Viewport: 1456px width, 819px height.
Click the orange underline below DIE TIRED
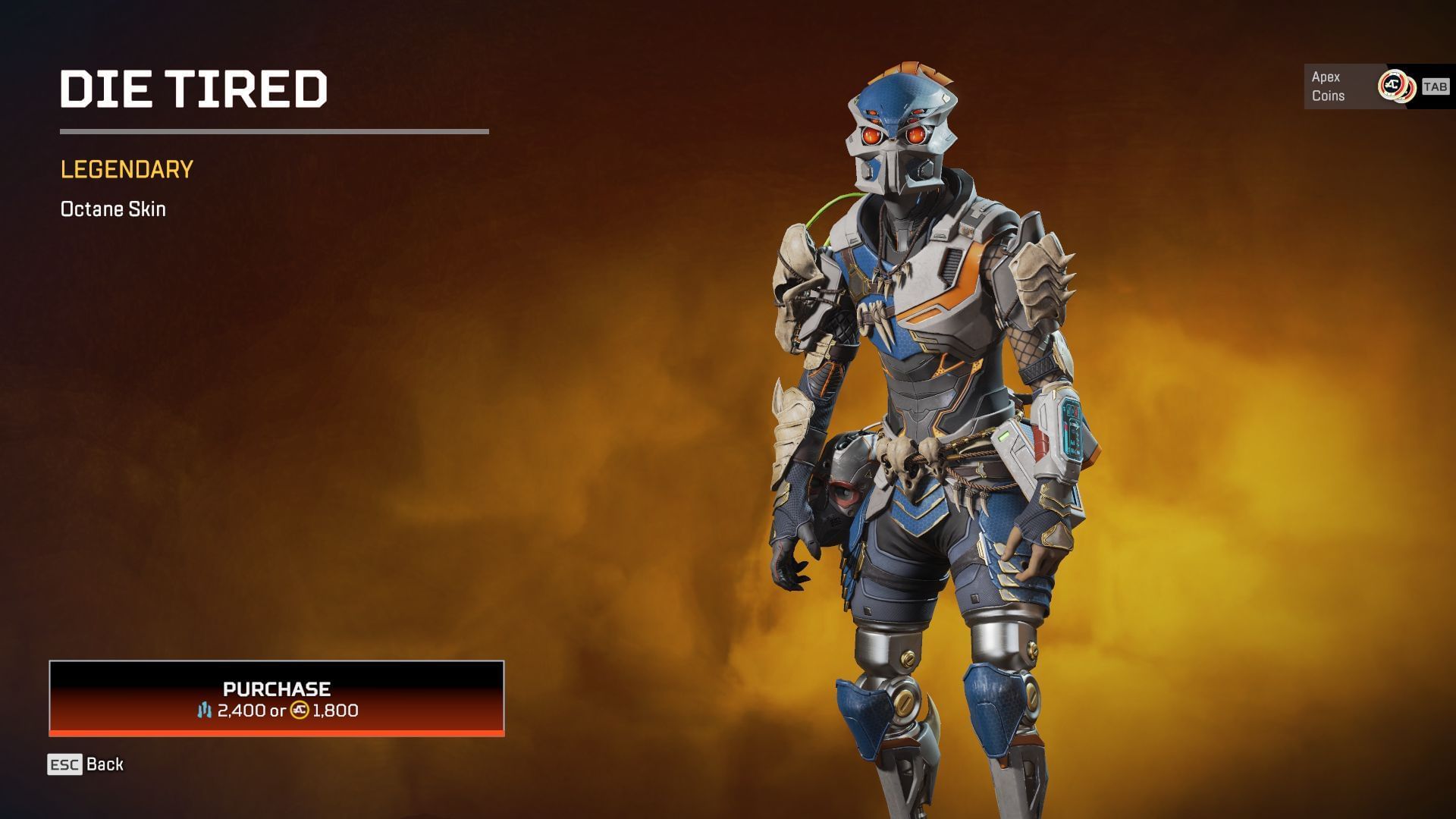273,132
